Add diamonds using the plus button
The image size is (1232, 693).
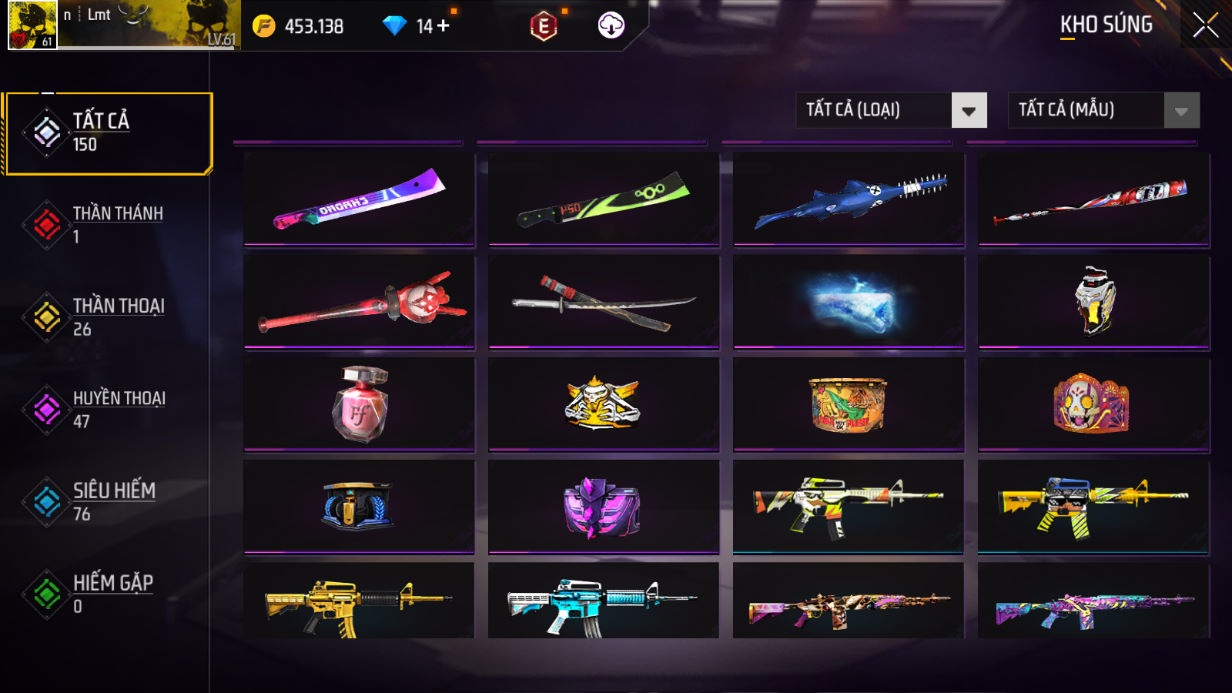click(x=443, y=26)
